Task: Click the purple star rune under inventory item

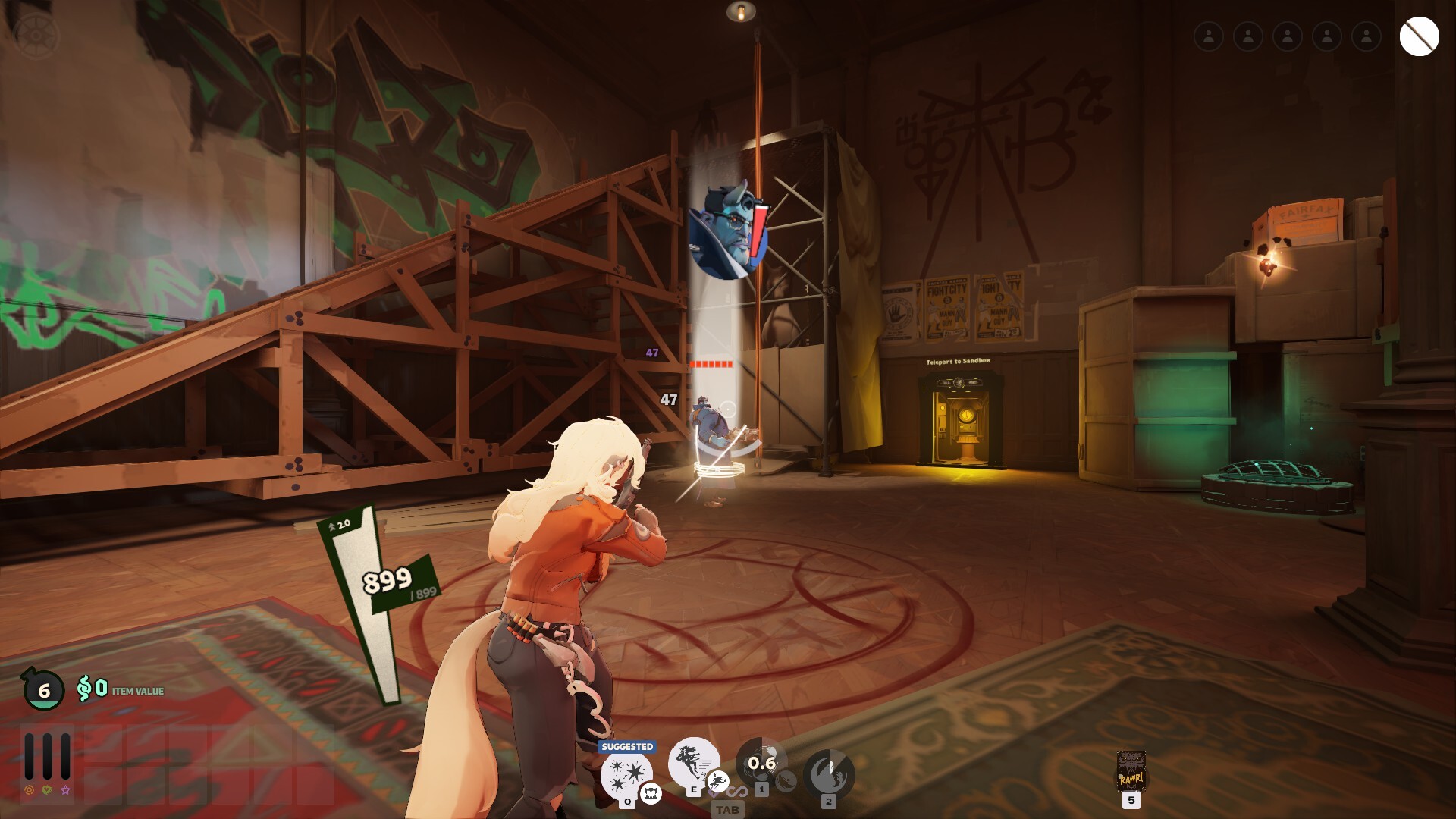Action: tap(66, 790)
